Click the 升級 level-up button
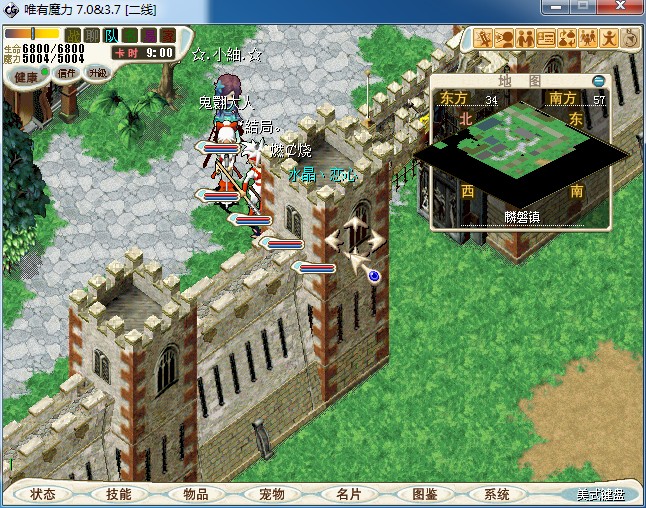This screenshot has width=646, height=508. click(98, 73)
